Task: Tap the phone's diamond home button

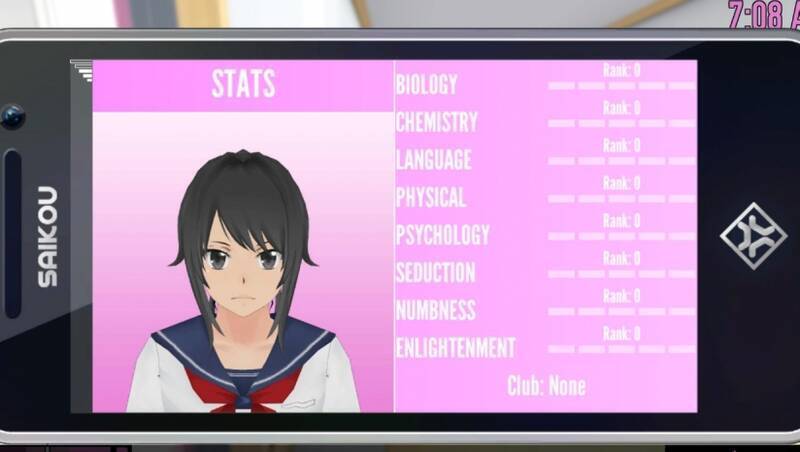Action: pyautogui.click(x=753, y=236)
